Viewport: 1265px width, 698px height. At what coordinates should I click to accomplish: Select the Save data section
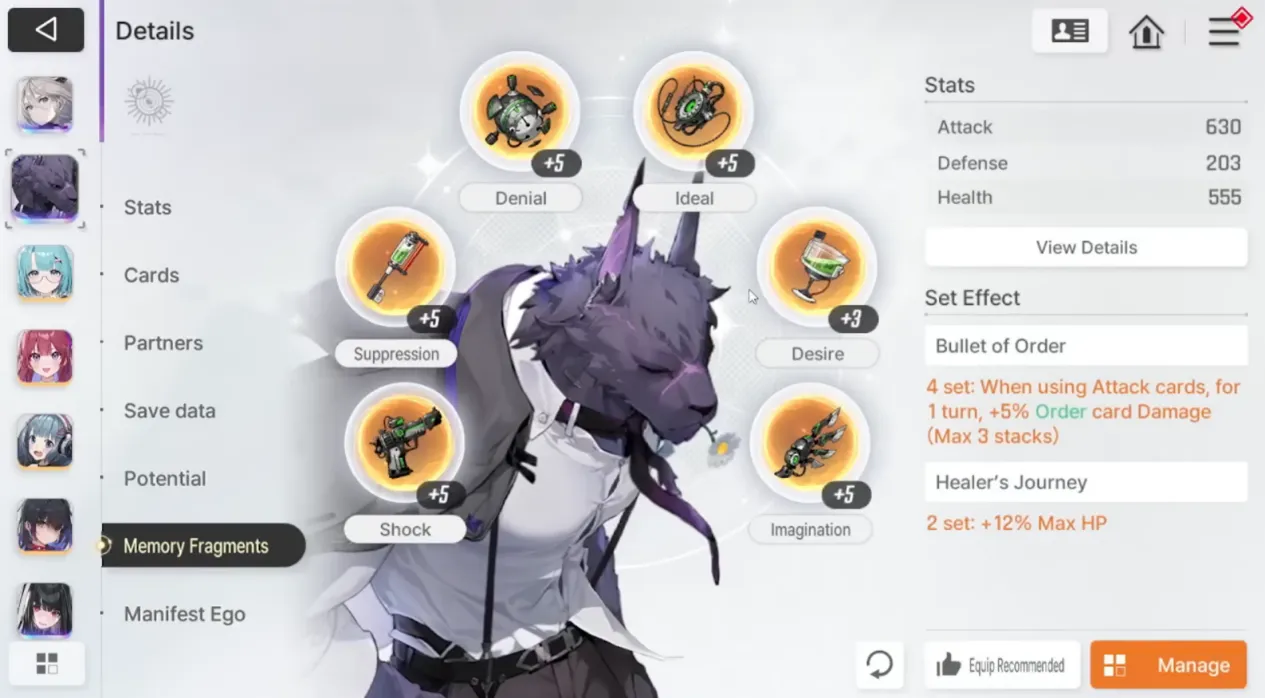click(x=169, y=411)
